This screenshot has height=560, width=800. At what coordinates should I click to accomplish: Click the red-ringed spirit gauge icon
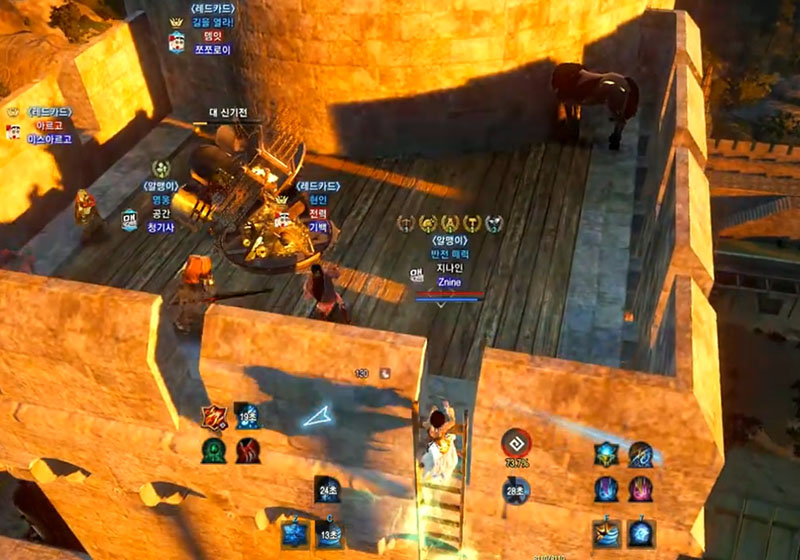coord(516,444)
